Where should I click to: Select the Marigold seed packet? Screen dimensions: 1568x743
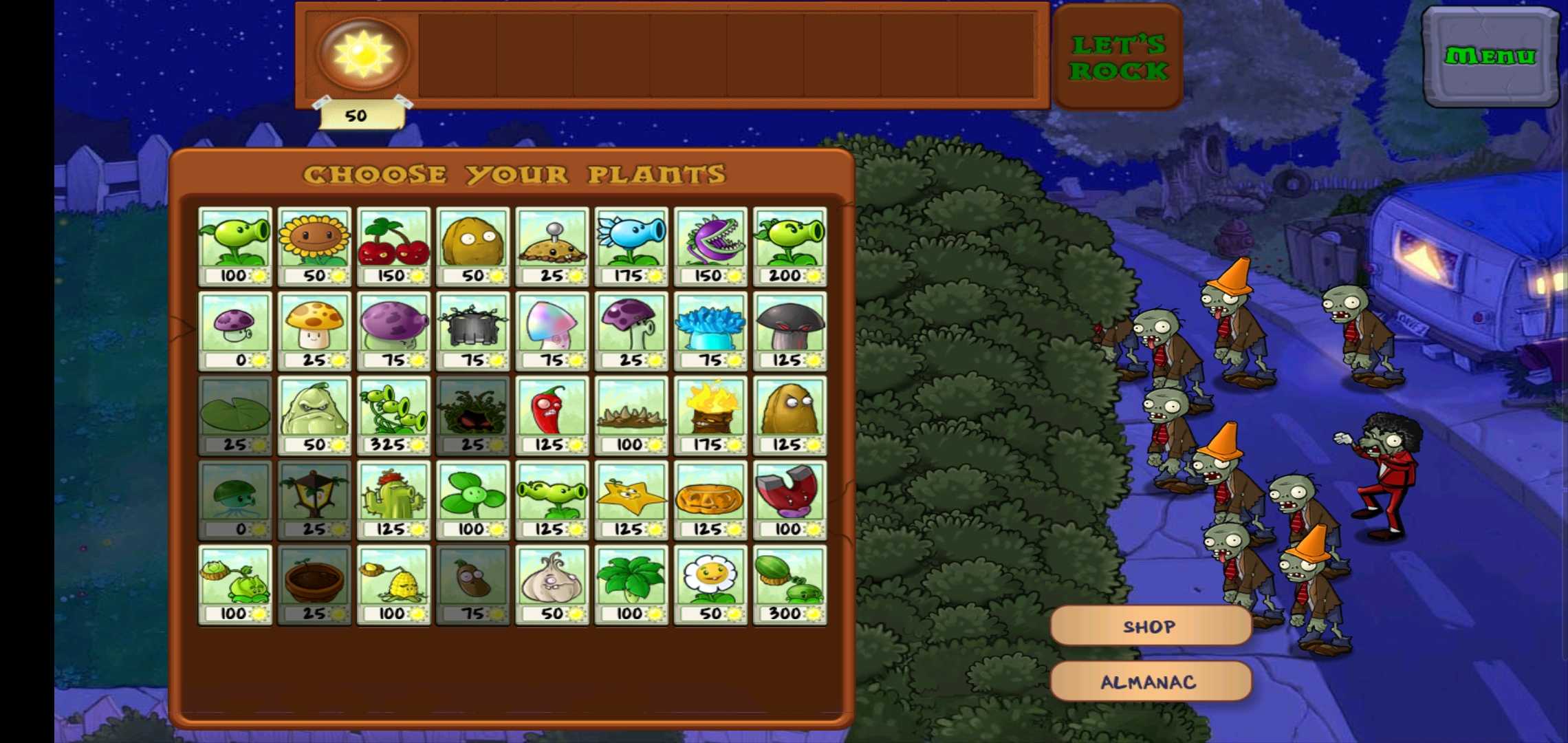point(710,585)
